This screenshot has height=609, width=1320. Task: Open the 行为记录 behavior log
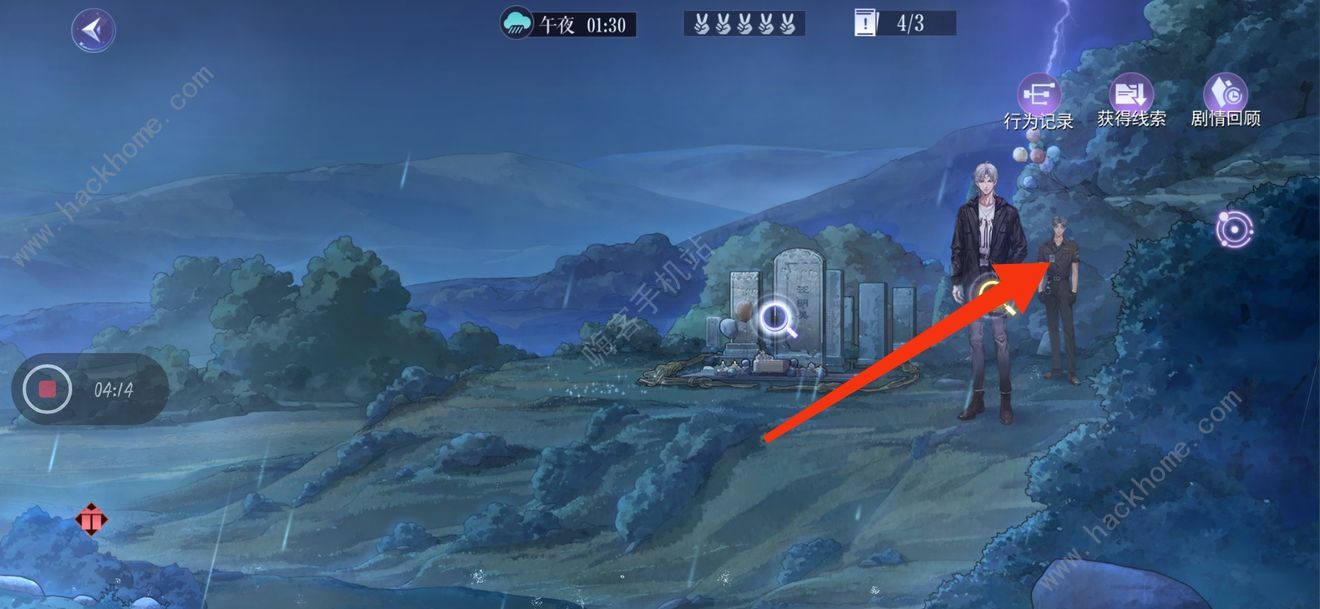click(1039, 96)
